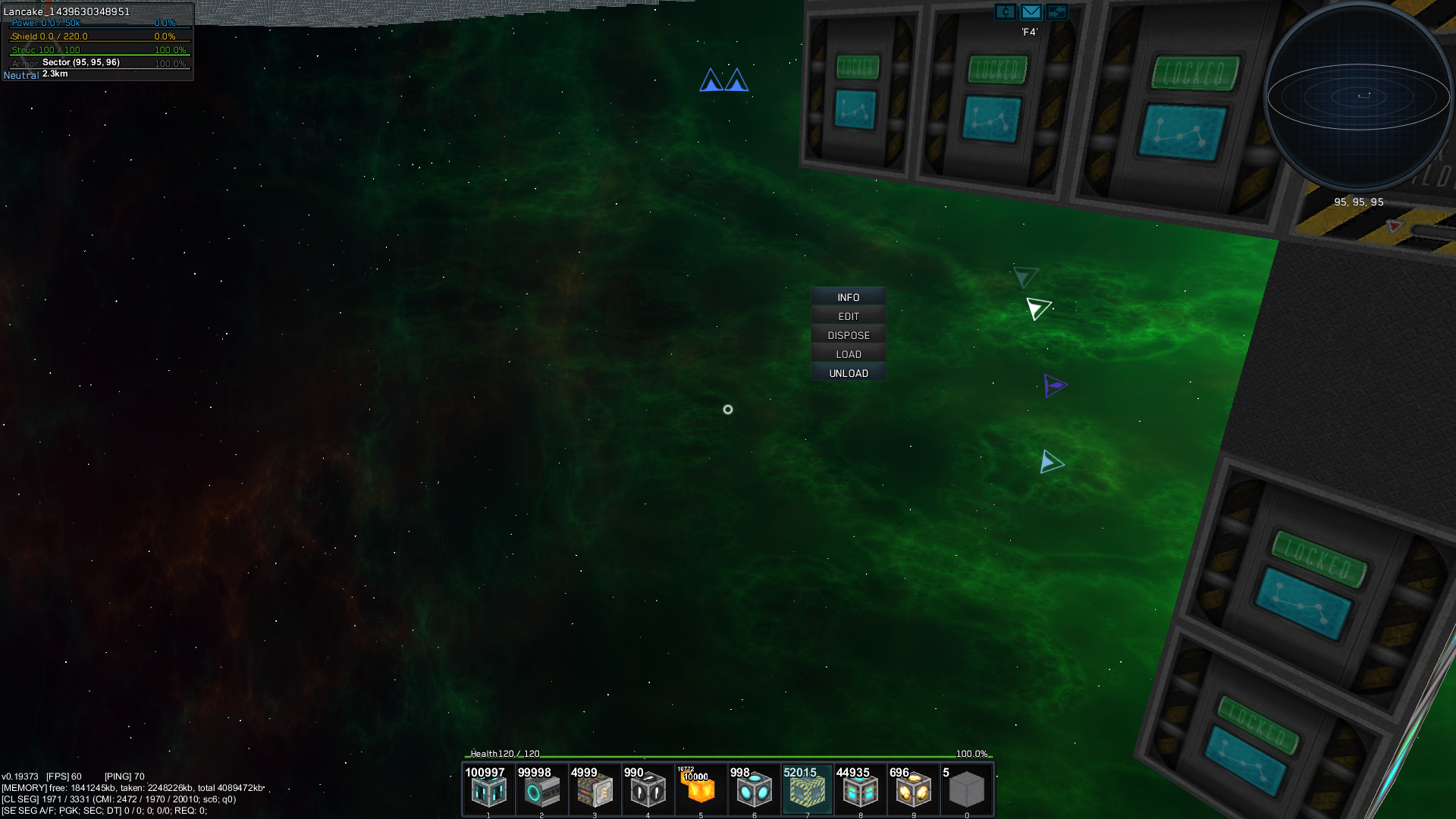Select the 44935 cyan-green block slot
Viewport: 1456px width, 819px height.
click(x=860, y=790)
